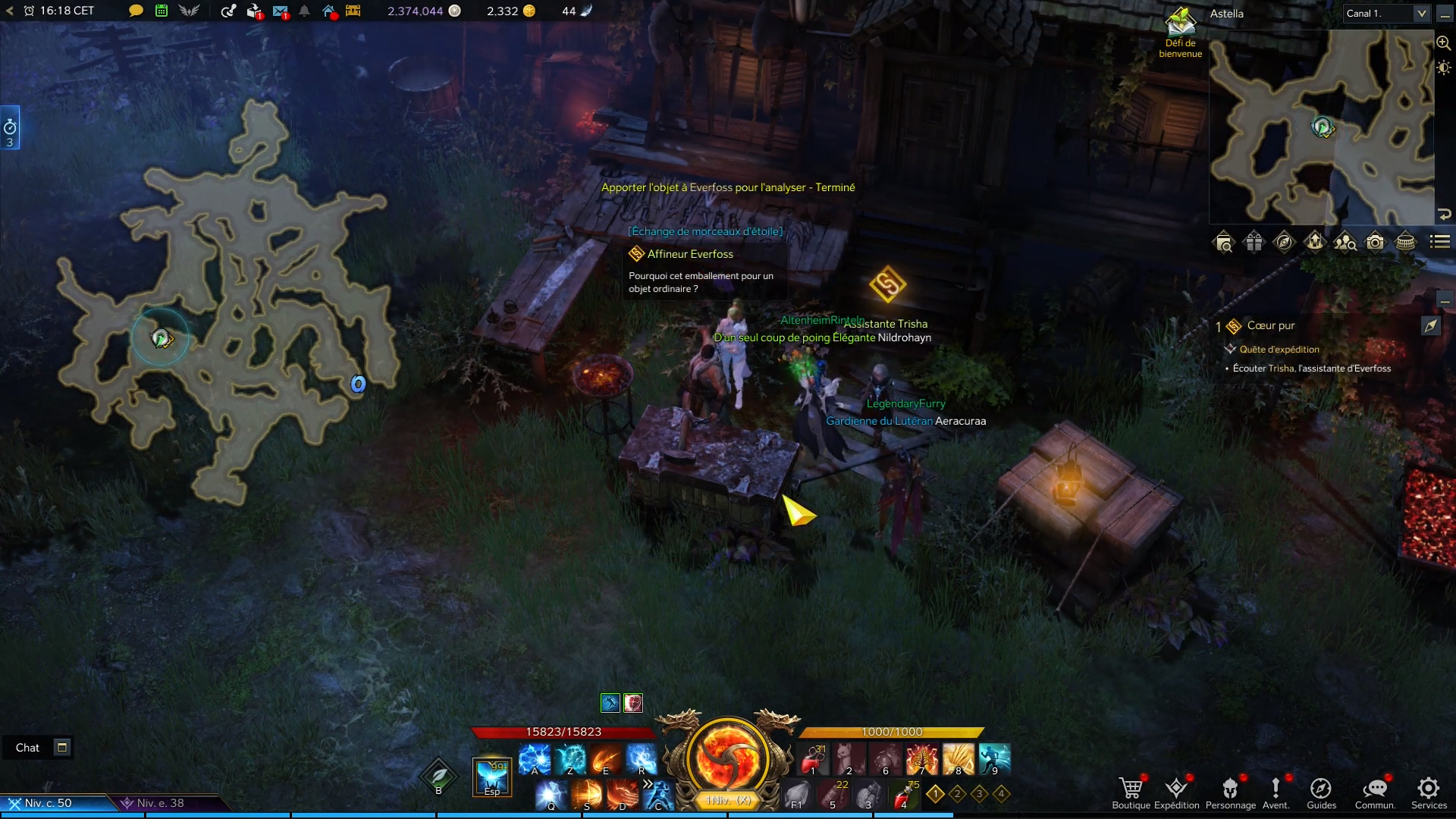Select the Cœur pur quest tracker entry
Screen dimensions: 1456x819
point(1271,325)
